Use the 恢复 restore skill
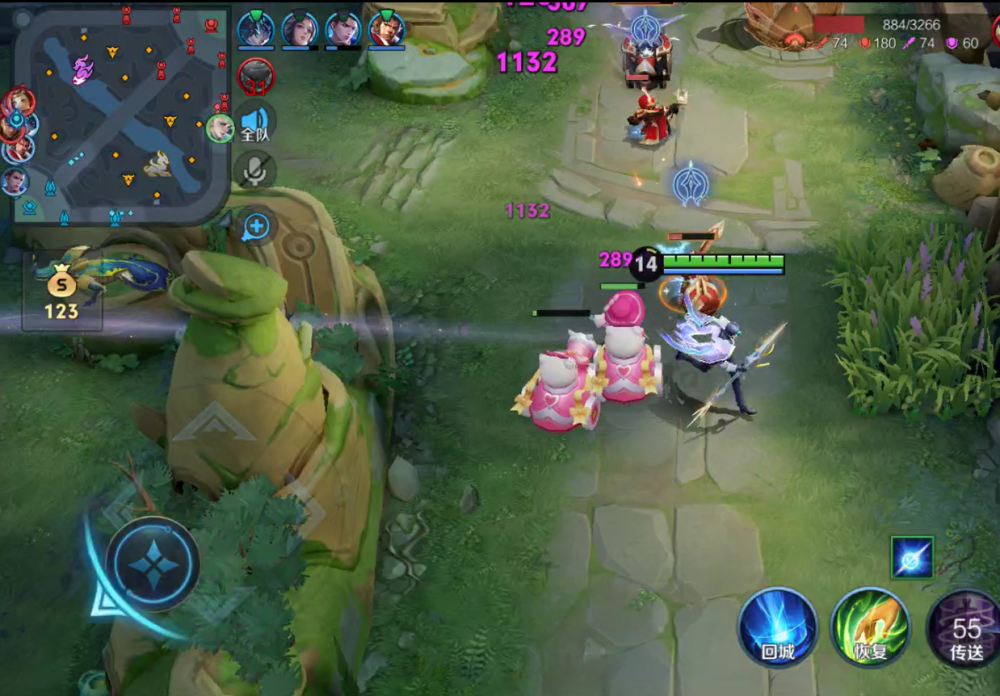The height and width of the screenshot is (696, 1000). [x=869, y=627]
